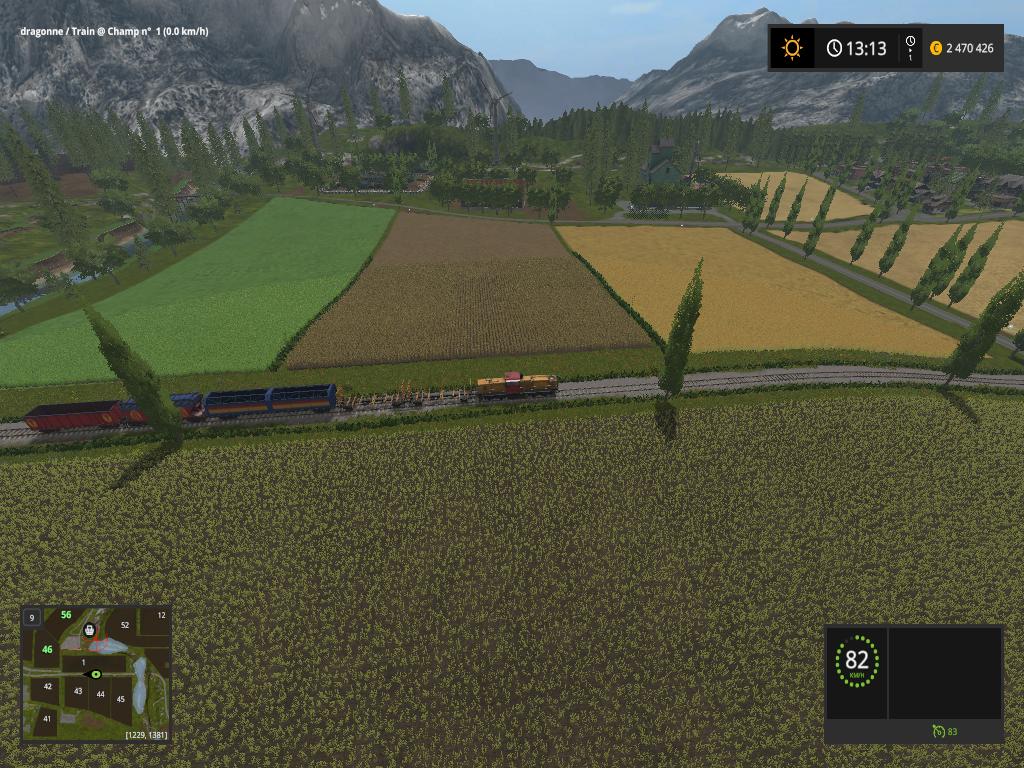Image resolution: width=1024 pixels, height=768 pixels.
Task: Select field 52 on the minimap
Action: [125, 625]
